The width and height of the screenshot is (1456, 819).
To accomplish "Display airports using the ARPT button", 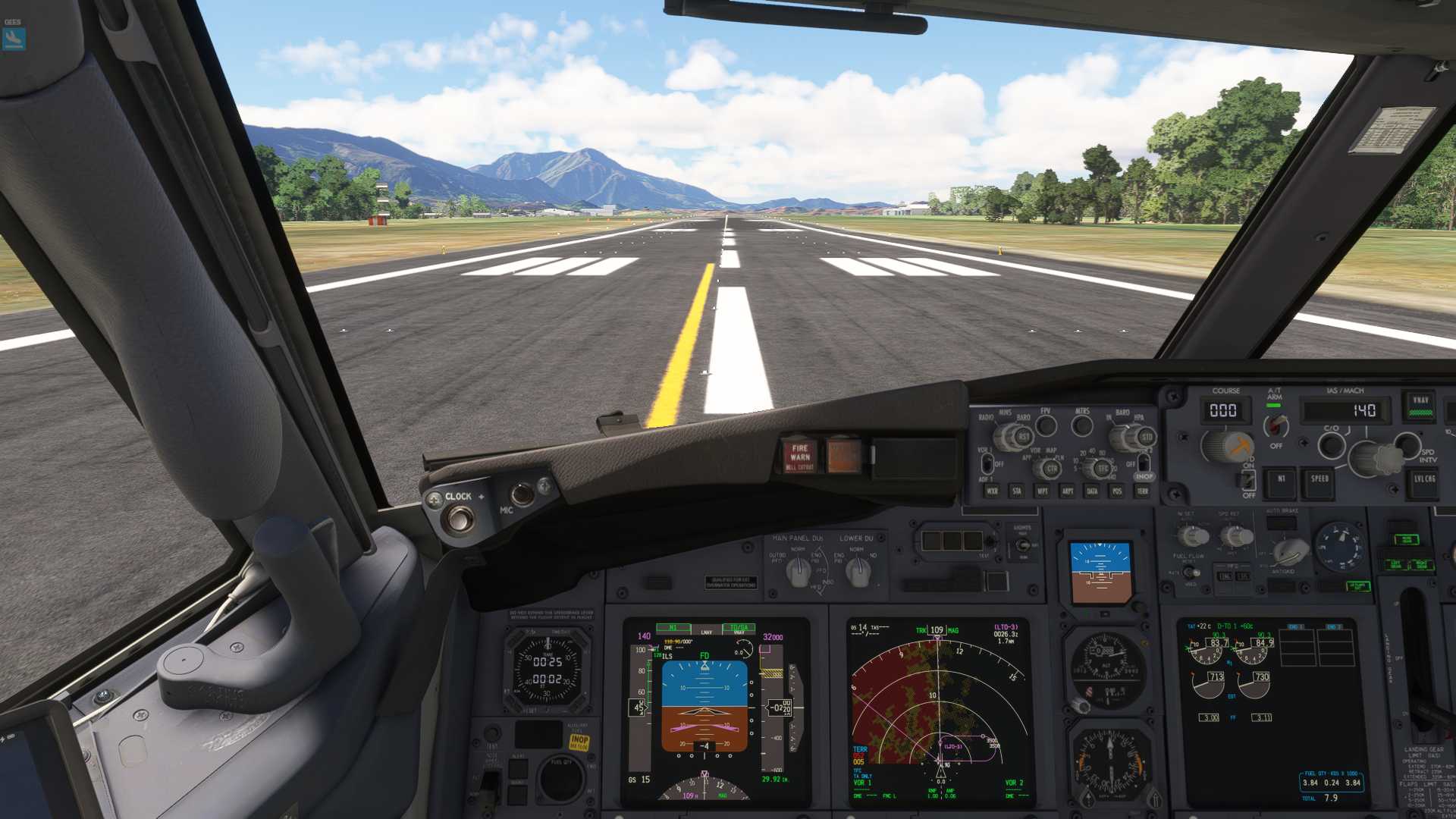I will pos(1068,491).
